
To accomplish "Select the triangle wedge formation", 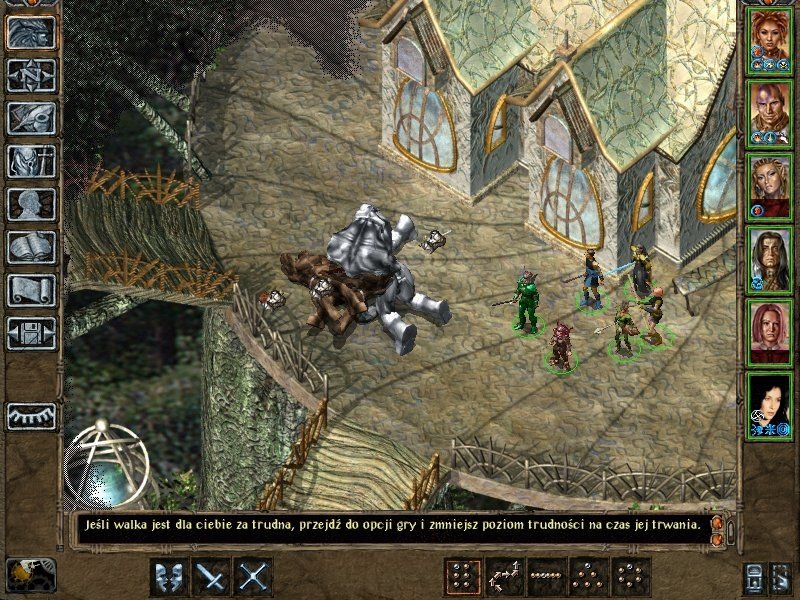I will tap(588, 577).
